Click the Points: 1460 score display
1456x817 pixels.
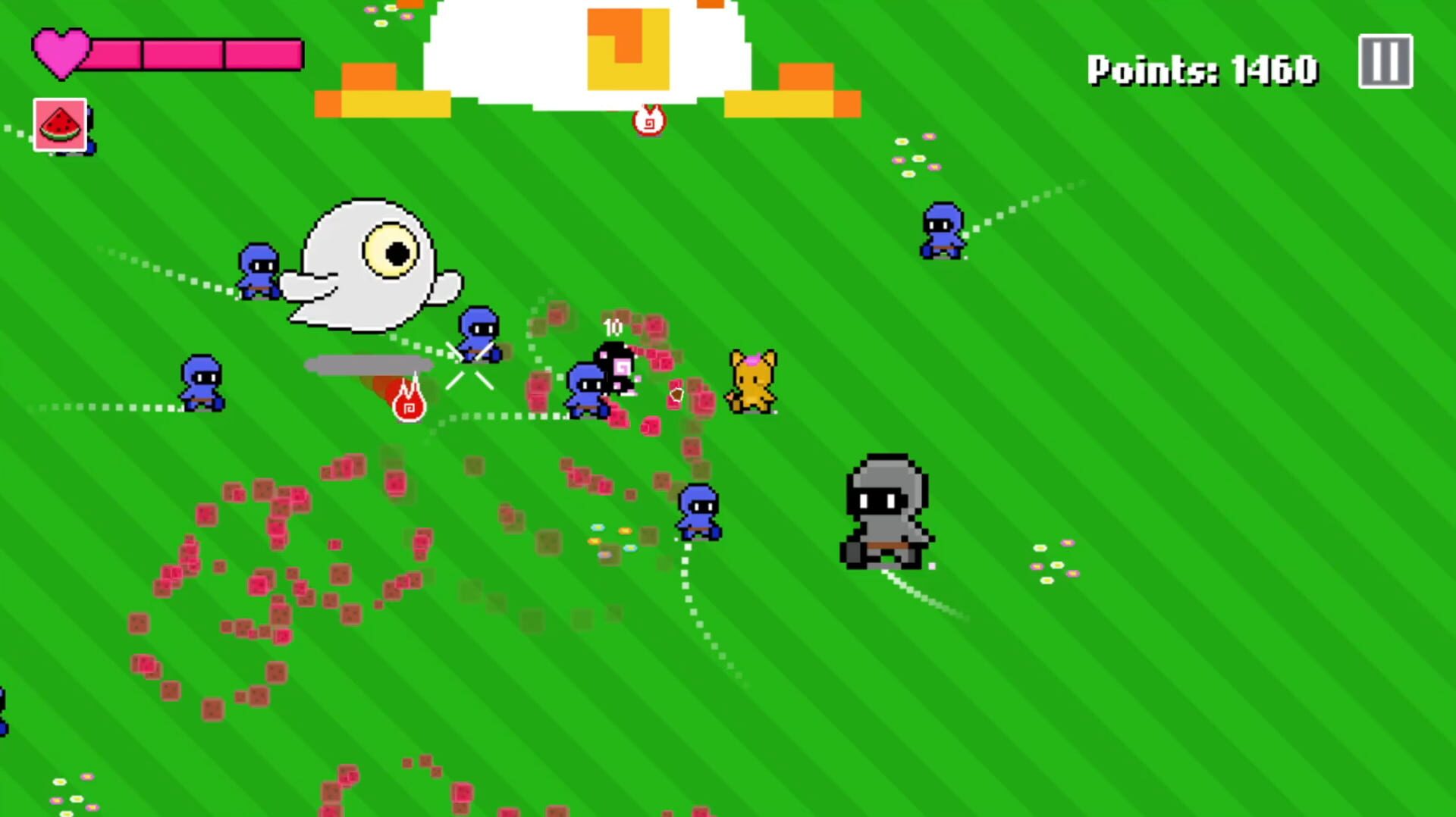click(x=1200, y=68)
